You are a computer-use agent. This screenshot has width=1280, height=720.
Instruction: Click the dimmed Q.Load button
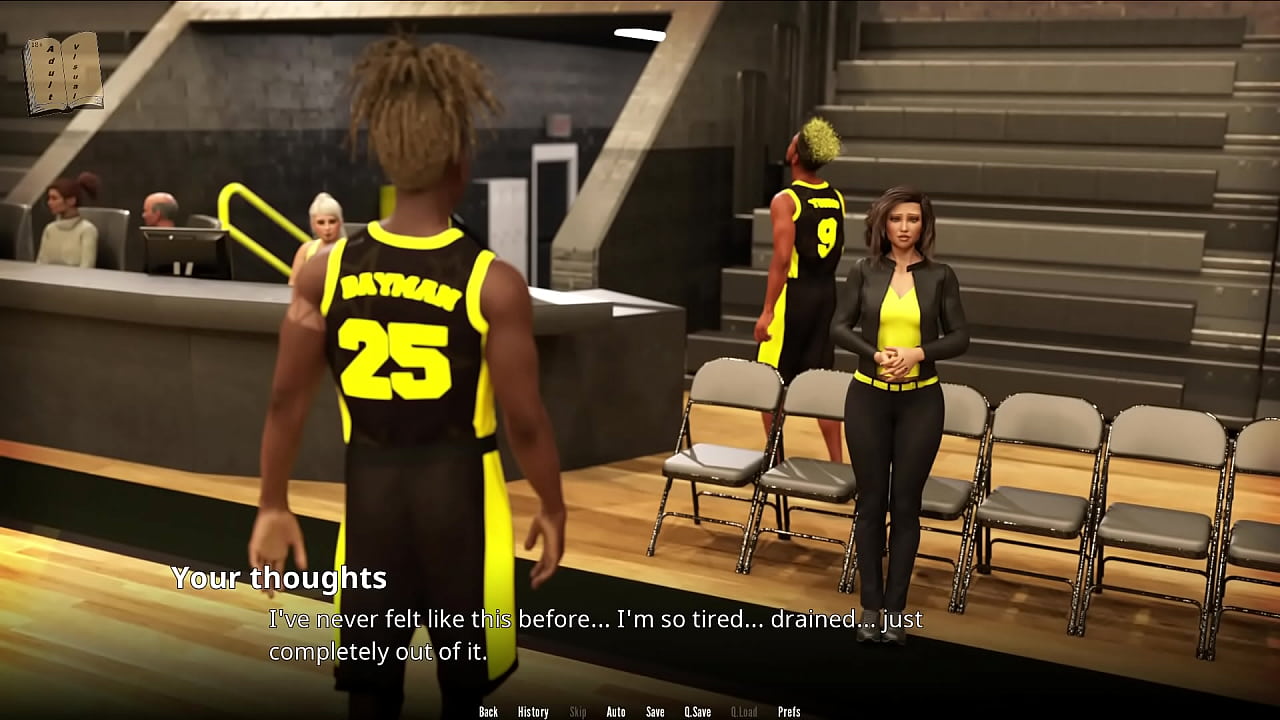click(x=744, y=712)
